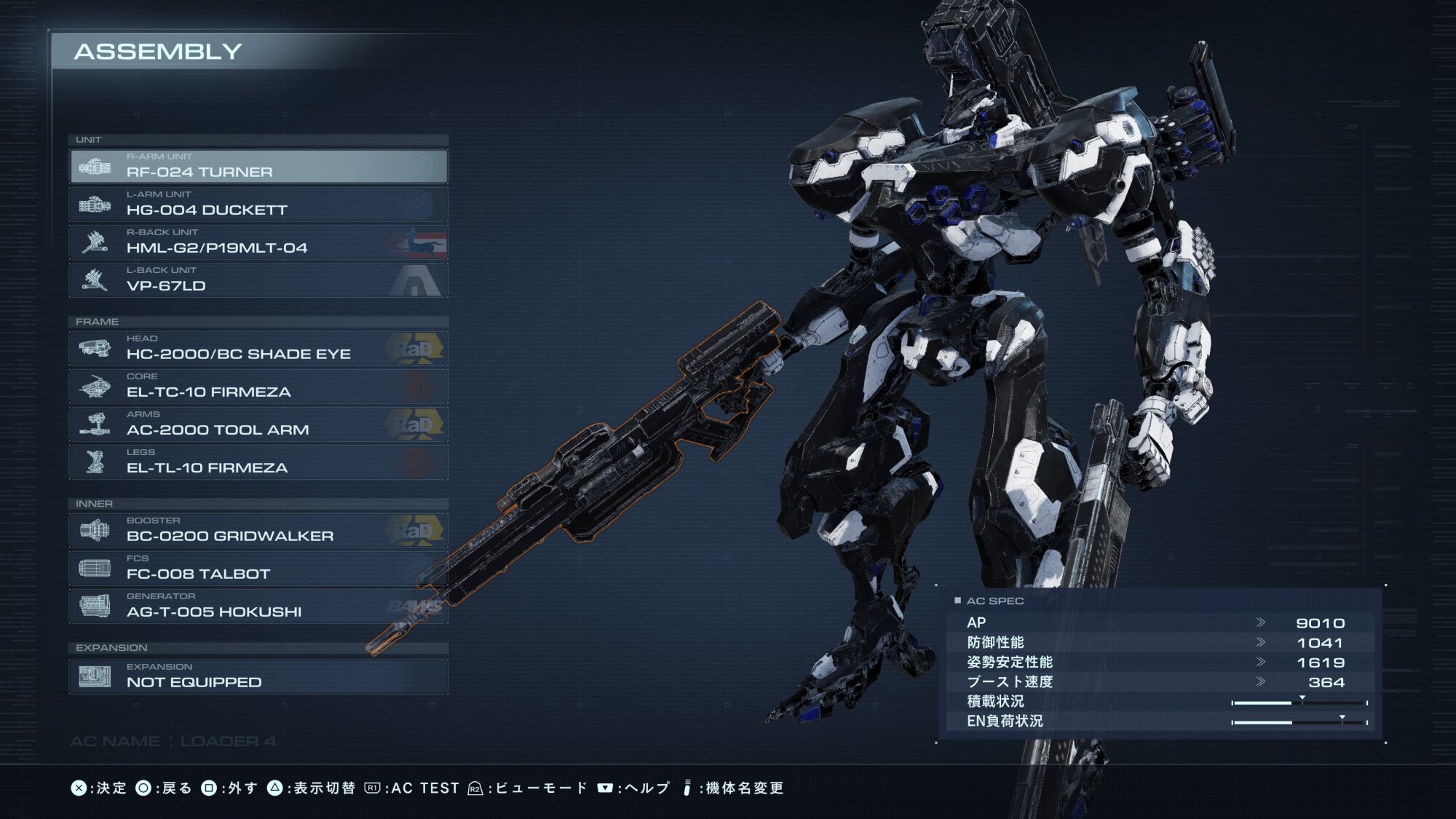Choose the FCS FC-008 TALBOT slot
The width and height of the screenshot is (1456, 819).
(x=258, y=569)
